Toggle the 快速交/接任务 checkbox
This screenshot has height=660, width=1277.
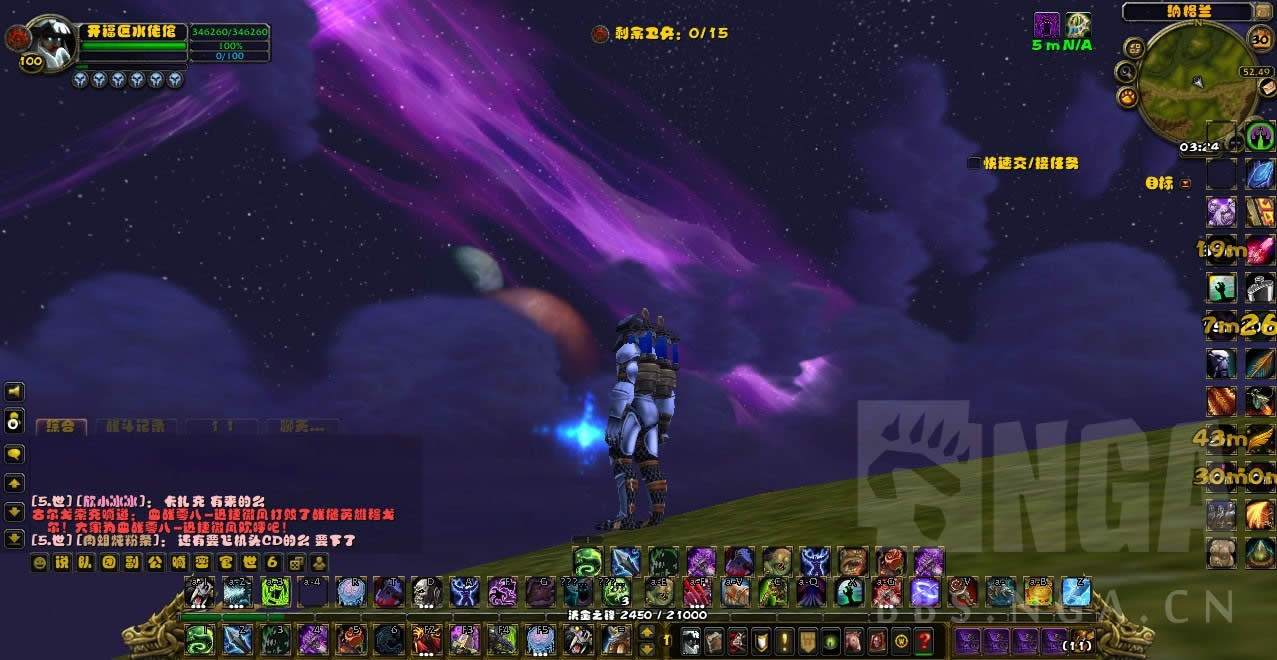click(x=974, y=163)
